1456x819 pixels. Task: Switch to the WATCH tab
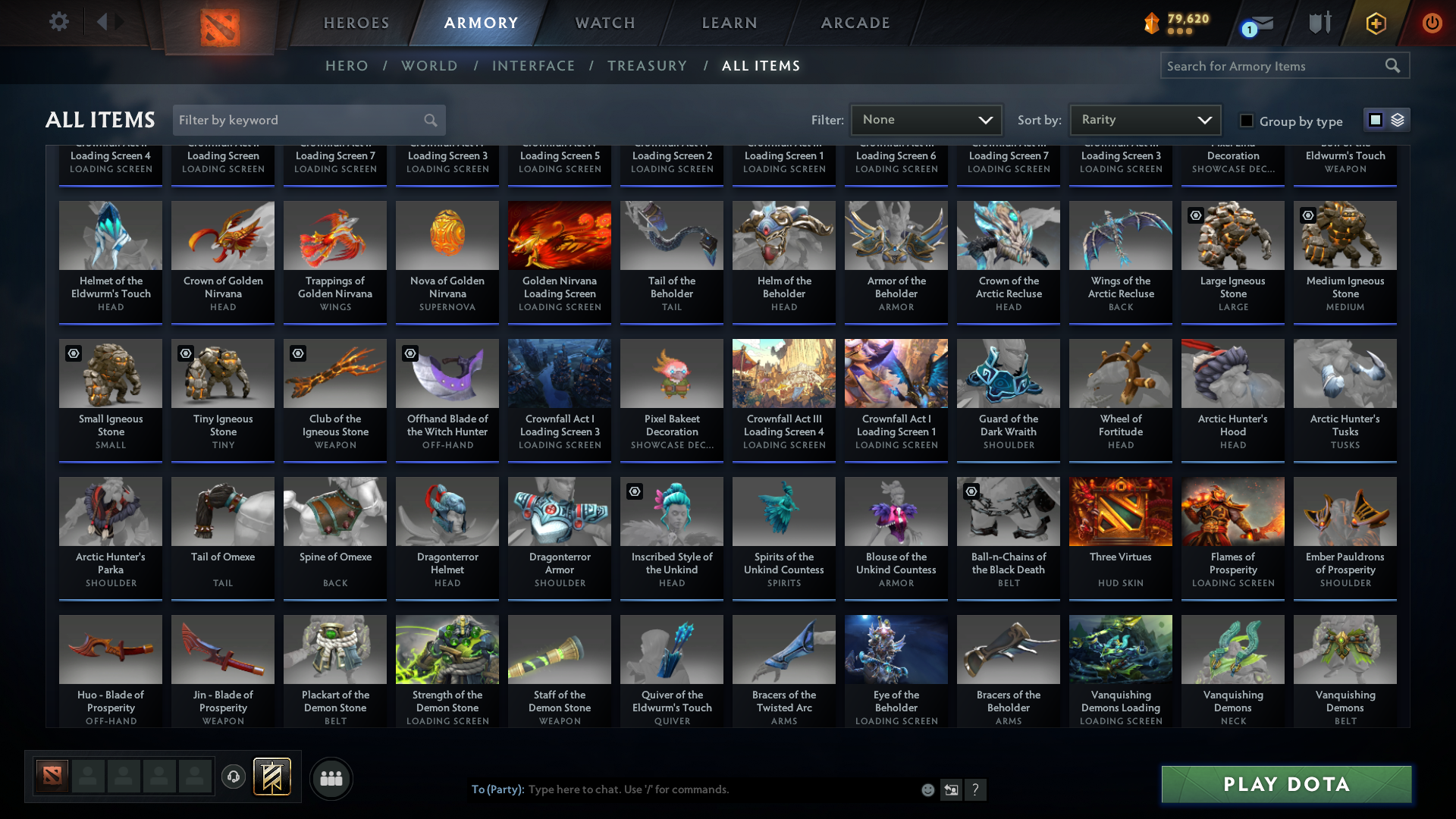point(604,23)
